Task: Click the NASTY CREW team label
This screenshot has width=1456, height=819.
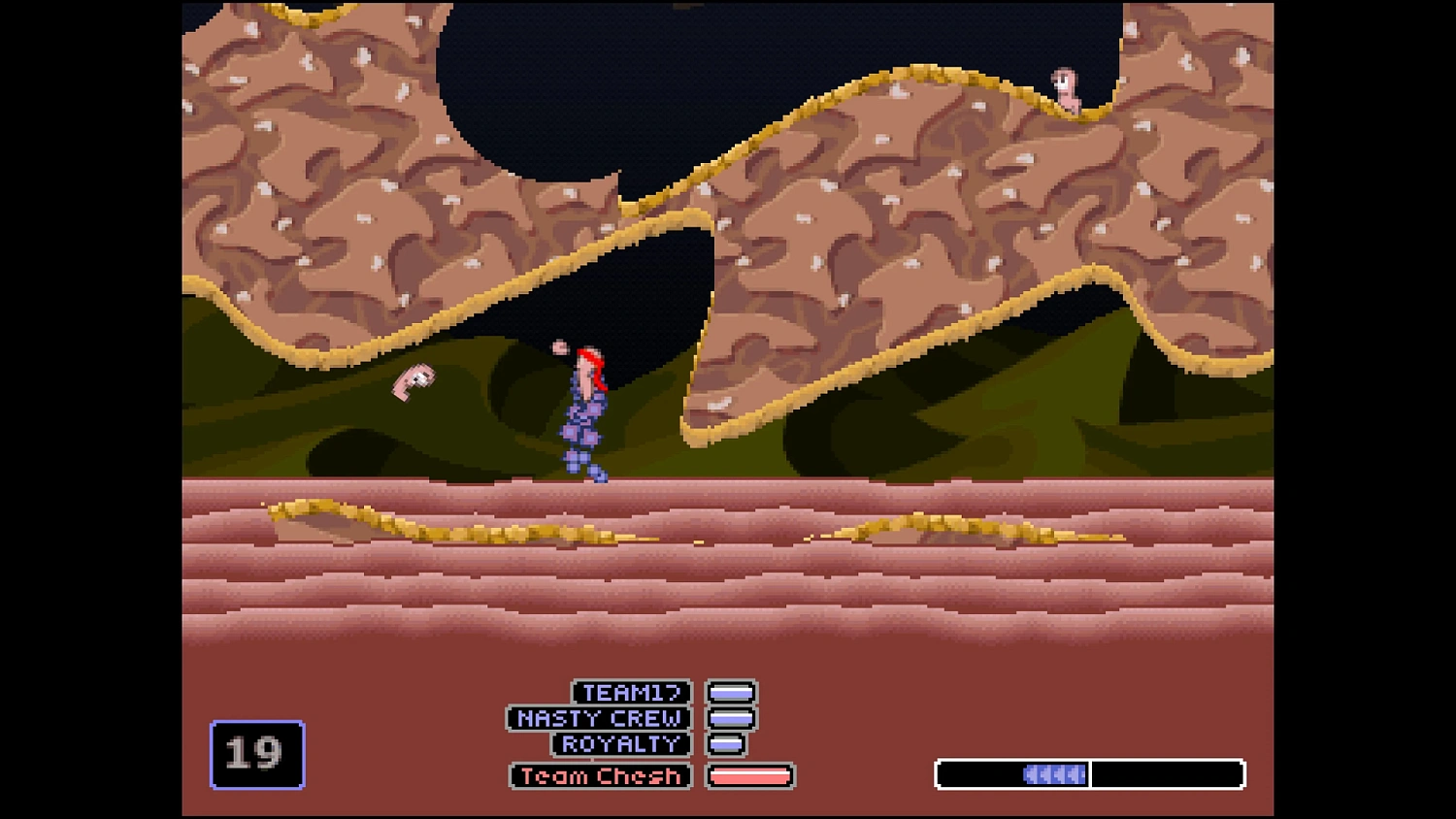Action: coord(598,718)
